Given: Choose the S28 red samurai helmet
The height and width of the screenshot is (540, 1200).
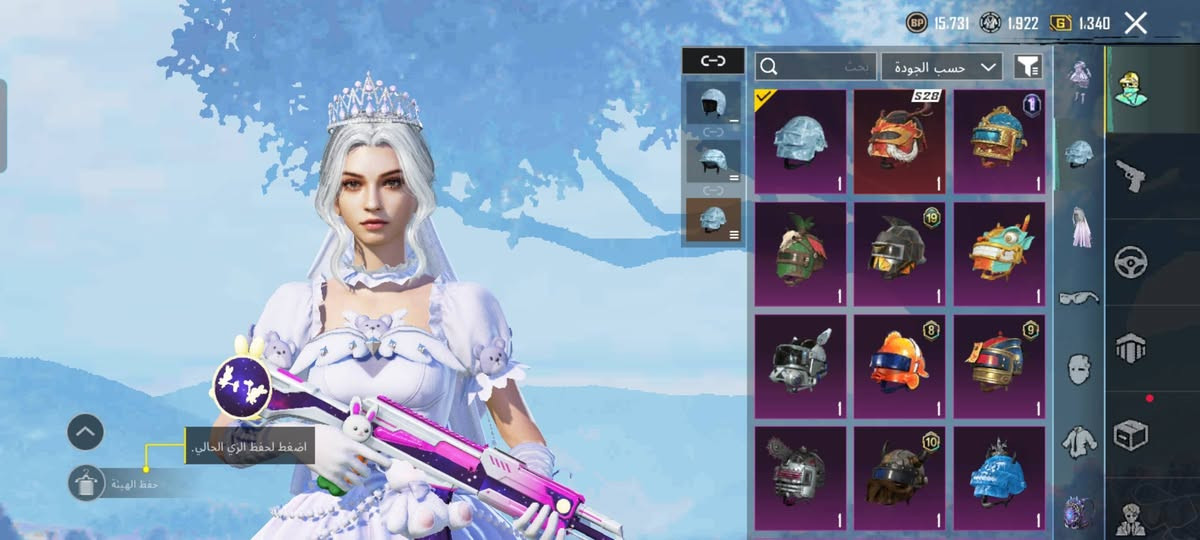Looking at the screenshot, I should click(899, 141).
